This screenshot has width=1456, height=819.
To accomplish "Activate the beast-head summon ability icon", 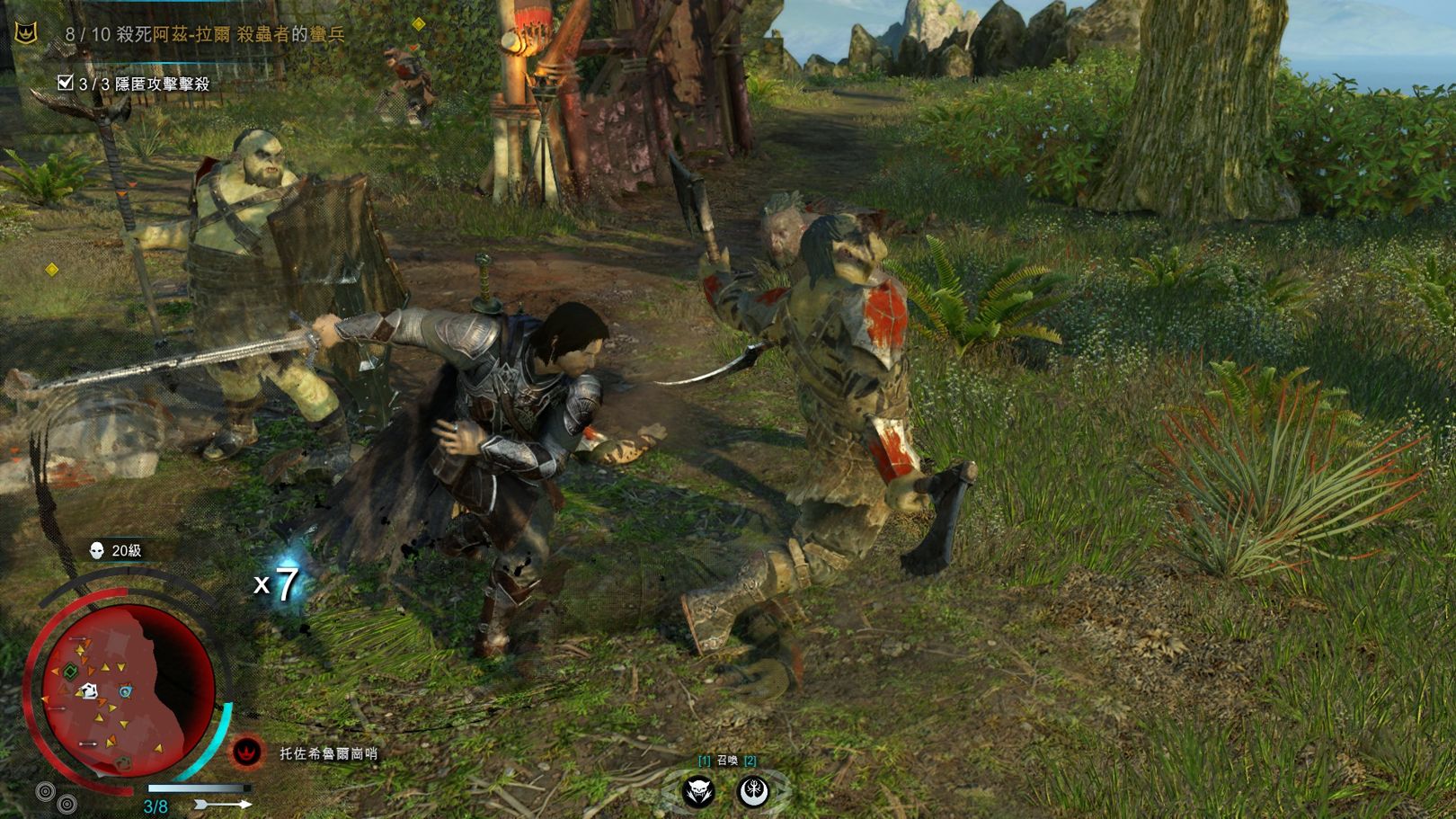I will [701, 792].
